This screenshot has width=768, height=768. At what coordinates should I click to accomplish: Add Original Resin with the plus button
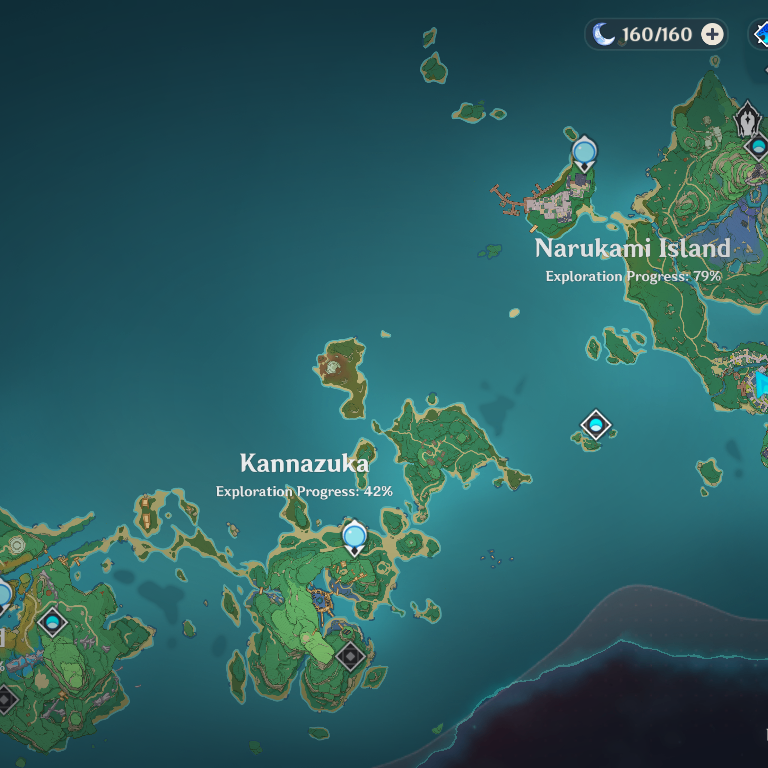pos(712,34)
